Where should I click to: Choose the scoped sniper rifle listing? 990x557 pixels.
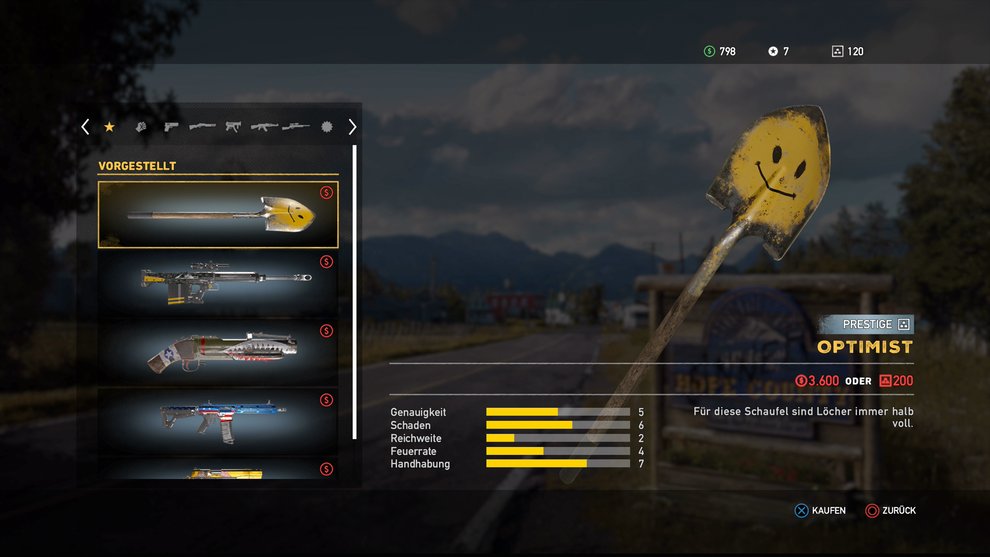[x=218, y=283]
